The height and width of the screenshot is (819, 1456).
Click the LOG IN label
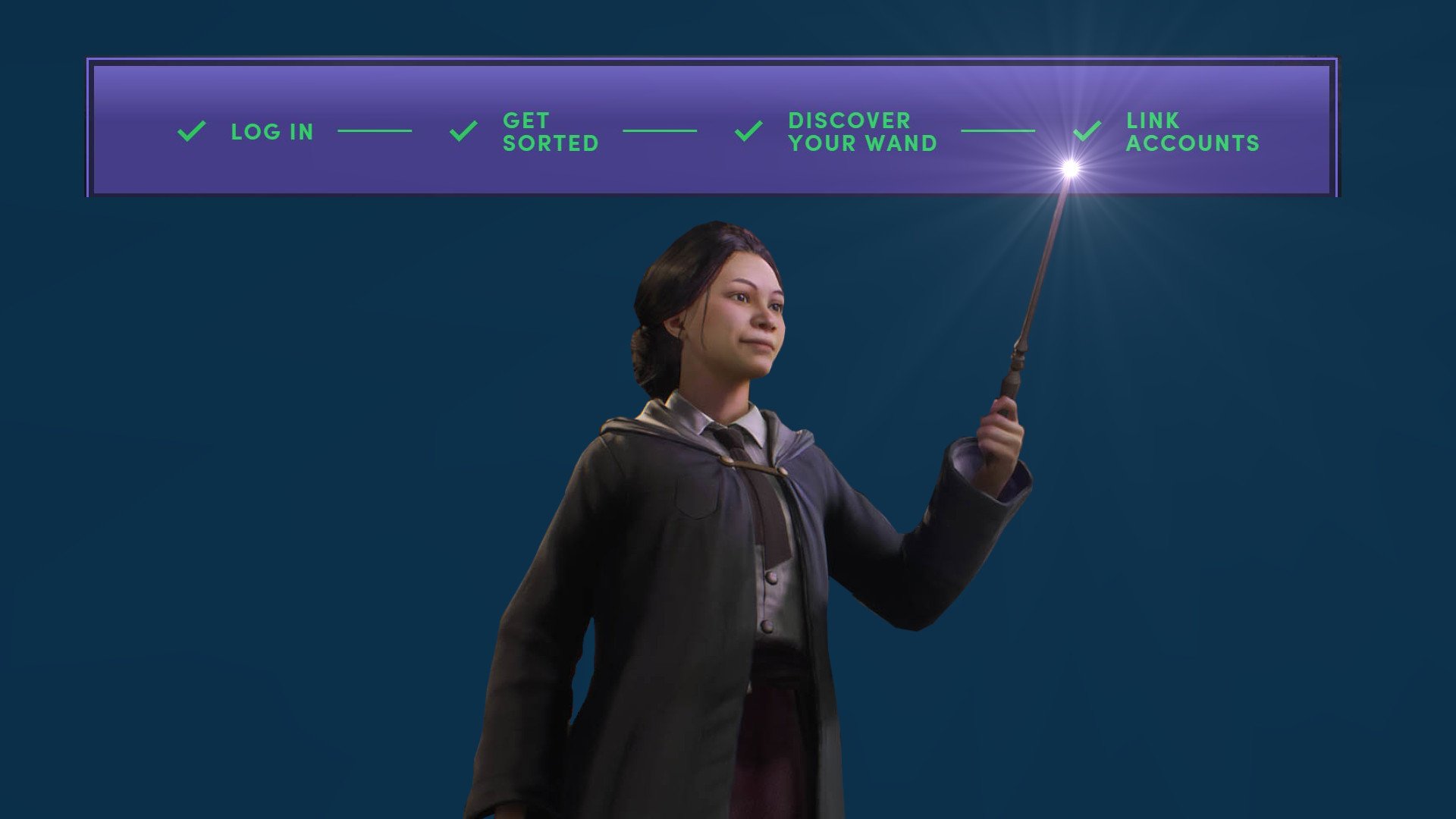point(272,131)
